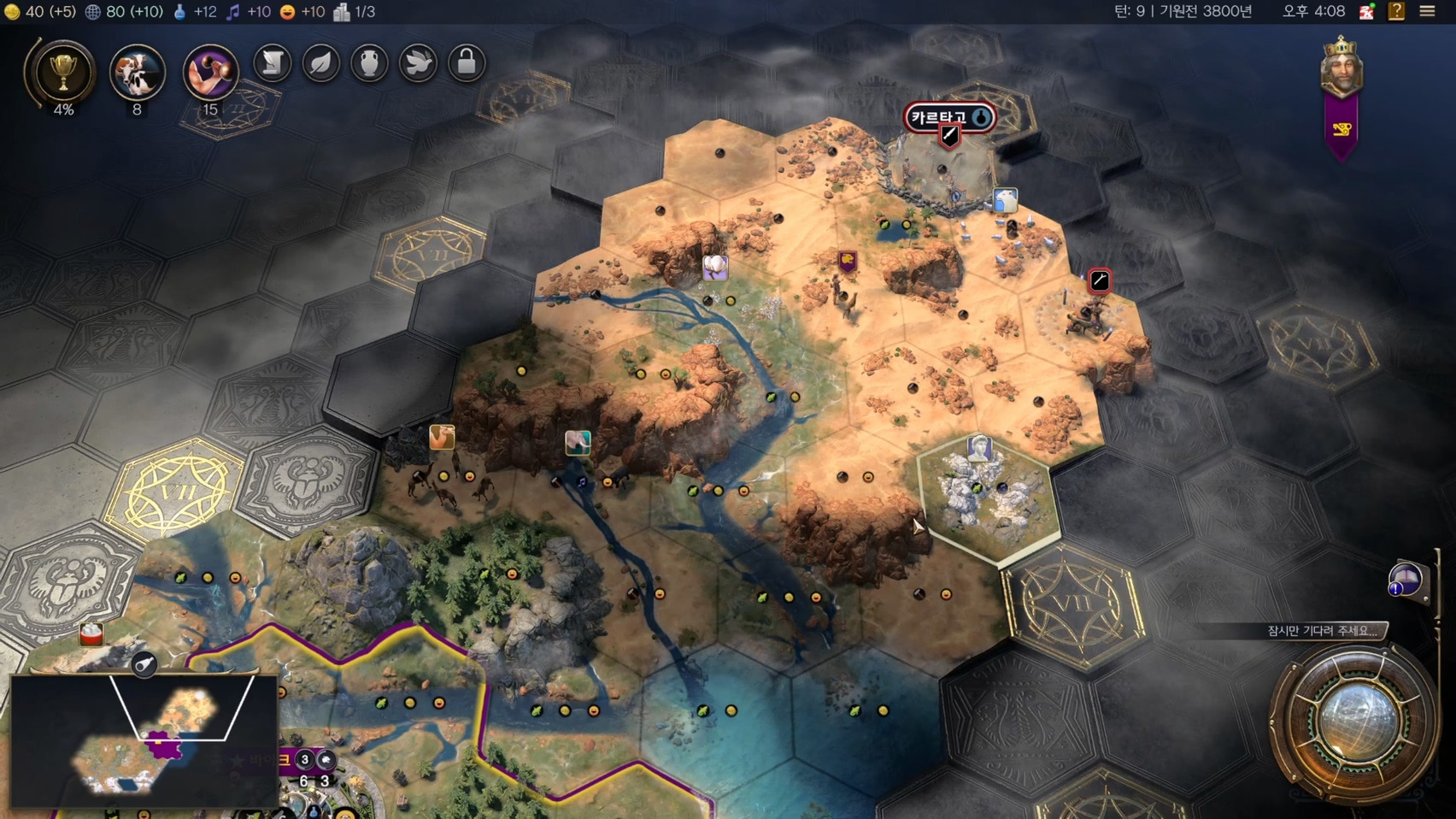Click the gold yield readout in top bar
This screenshot has height=819, width=1456.
tap(39, 11)
